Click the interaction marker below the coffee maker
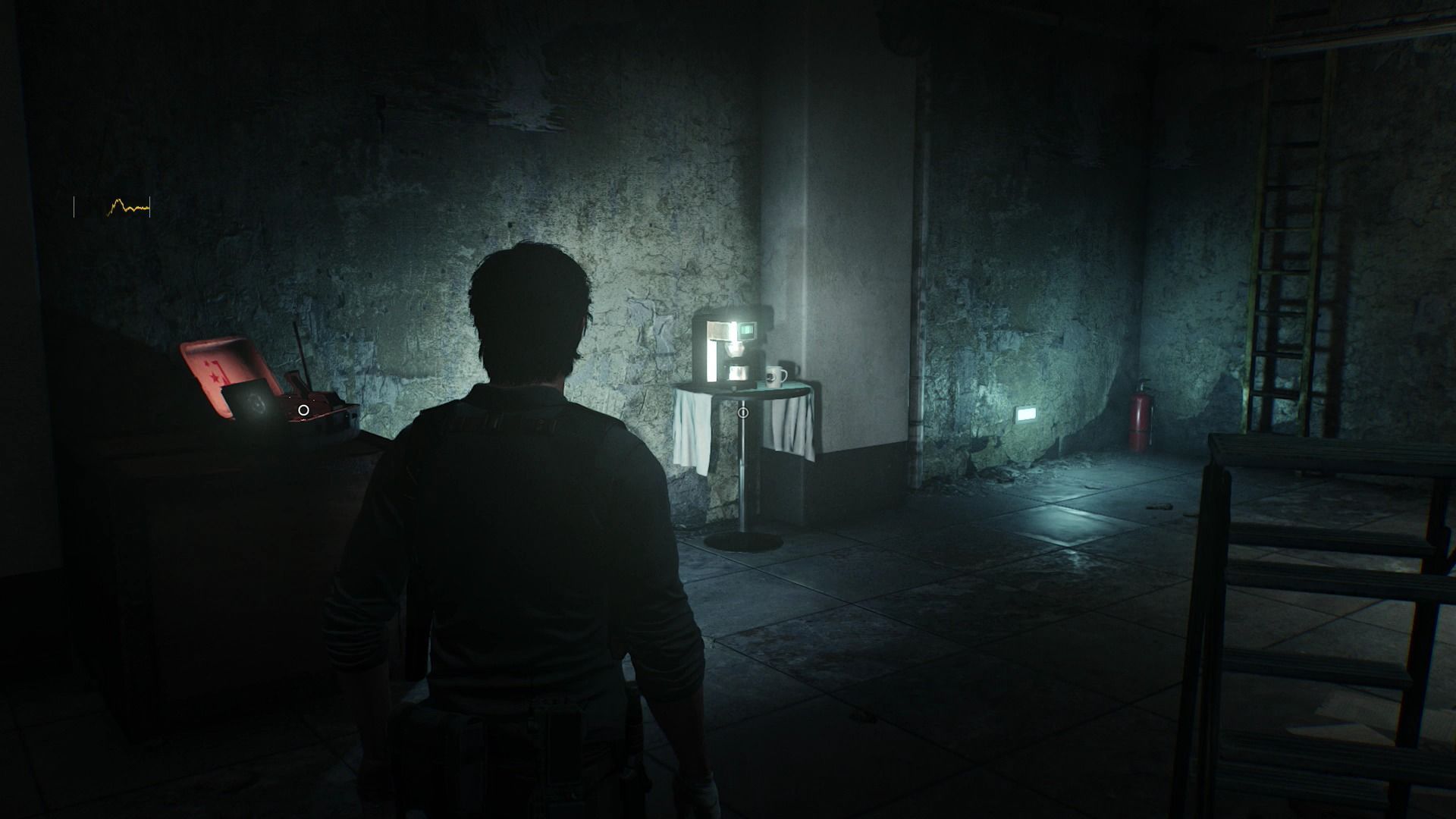 (743, 413)
